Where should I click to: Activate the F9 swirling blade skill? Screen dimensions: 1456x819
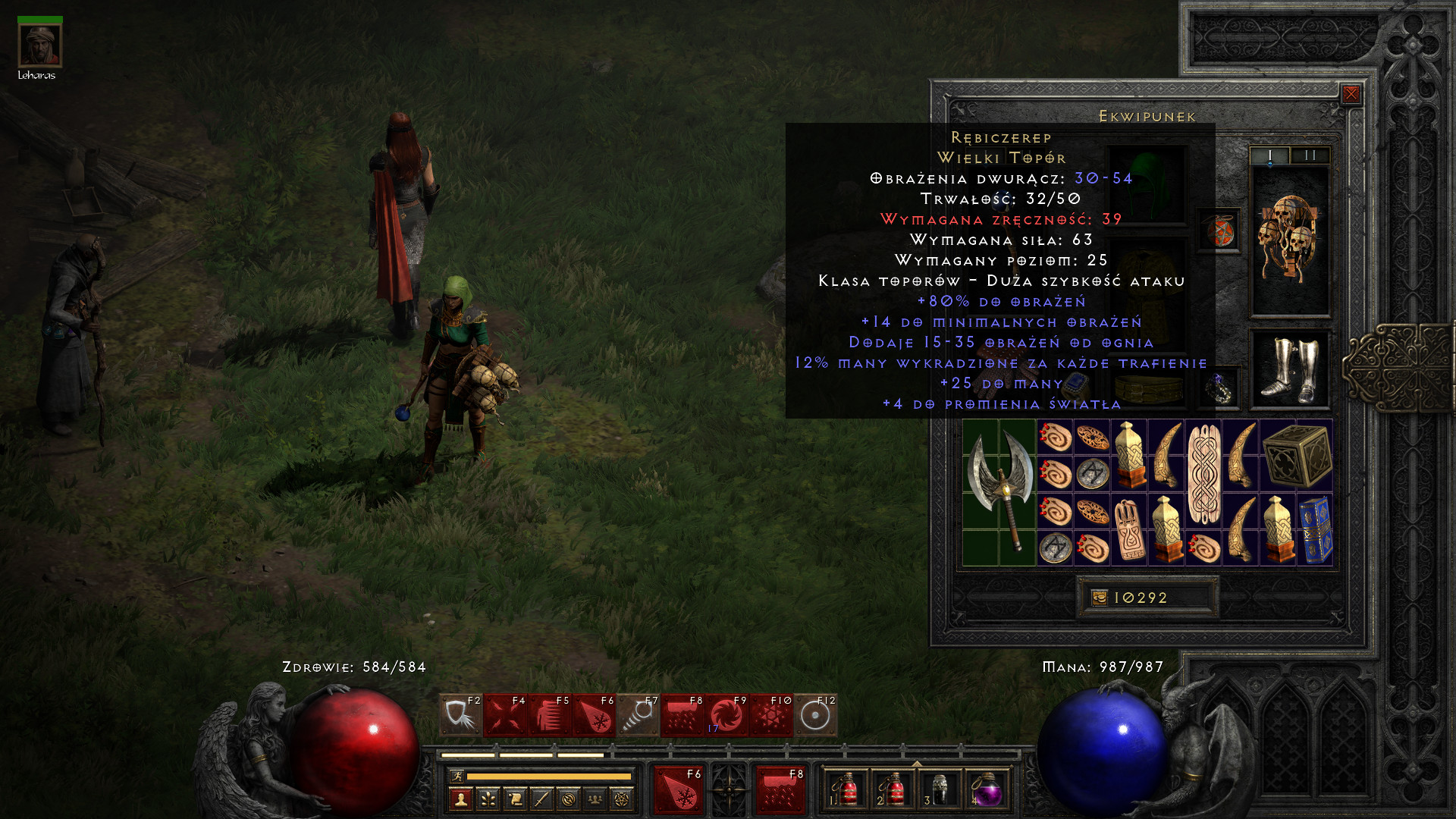pyautogui.click(x=726, y=716)
